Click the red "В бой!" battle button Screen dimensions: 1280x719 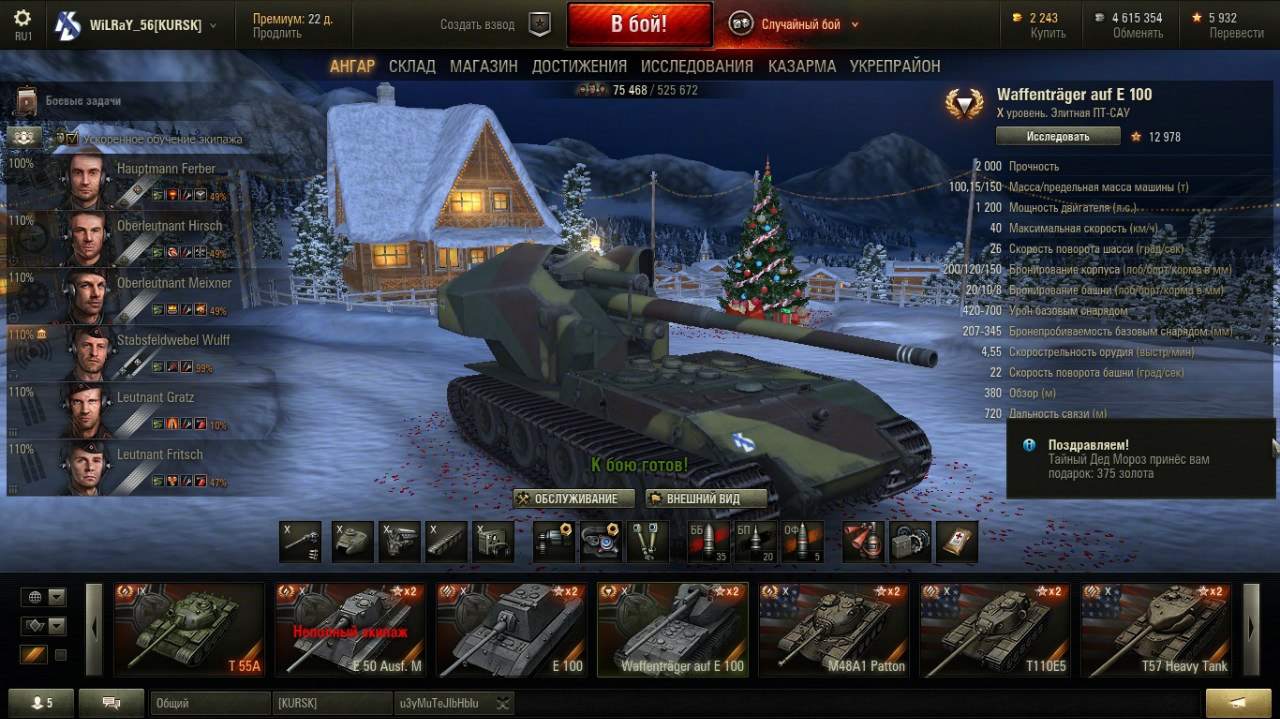[639, 24]
